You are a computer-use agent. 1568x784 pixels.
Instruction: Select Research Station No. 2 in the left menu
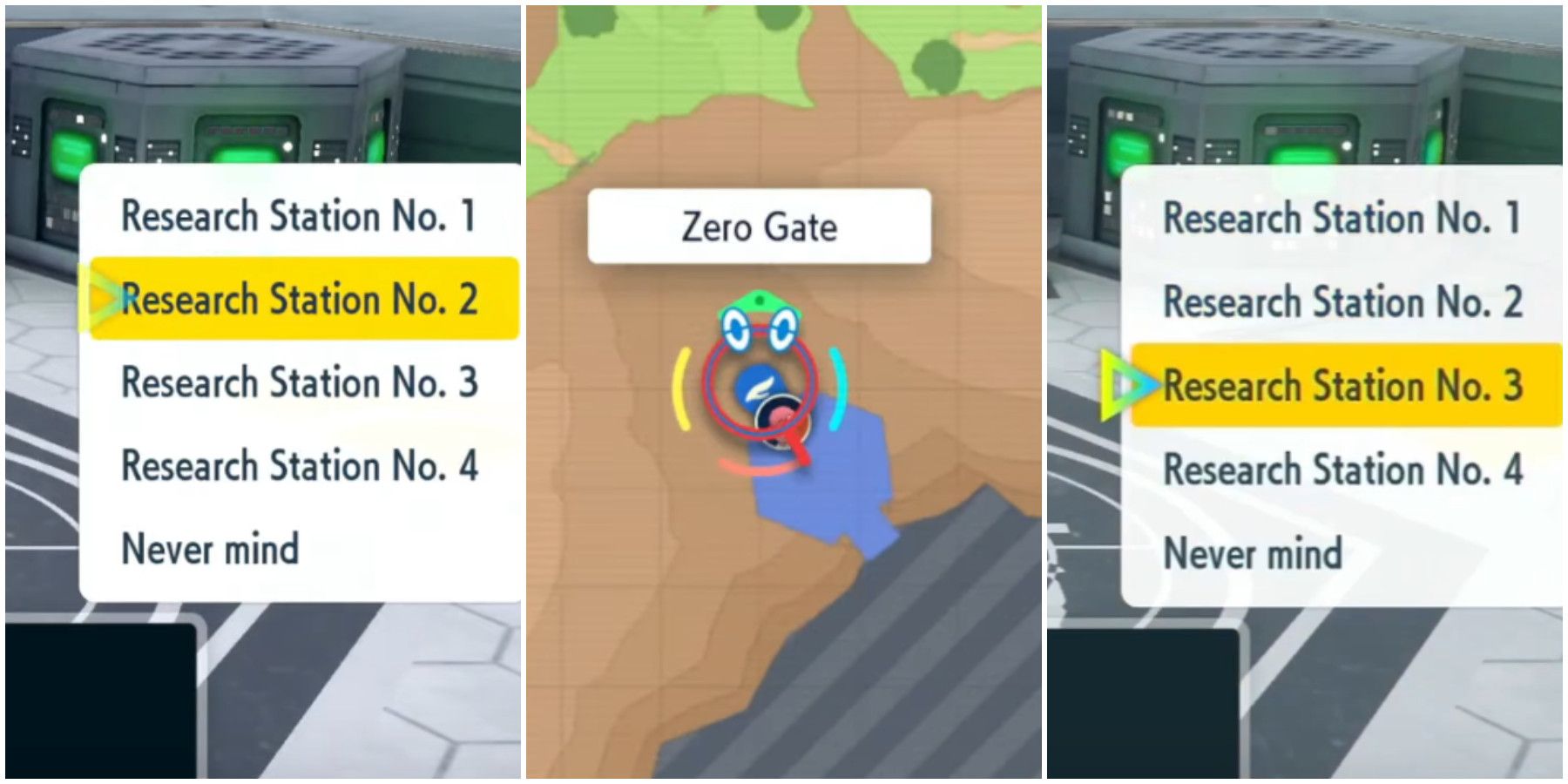coord(301,299)
